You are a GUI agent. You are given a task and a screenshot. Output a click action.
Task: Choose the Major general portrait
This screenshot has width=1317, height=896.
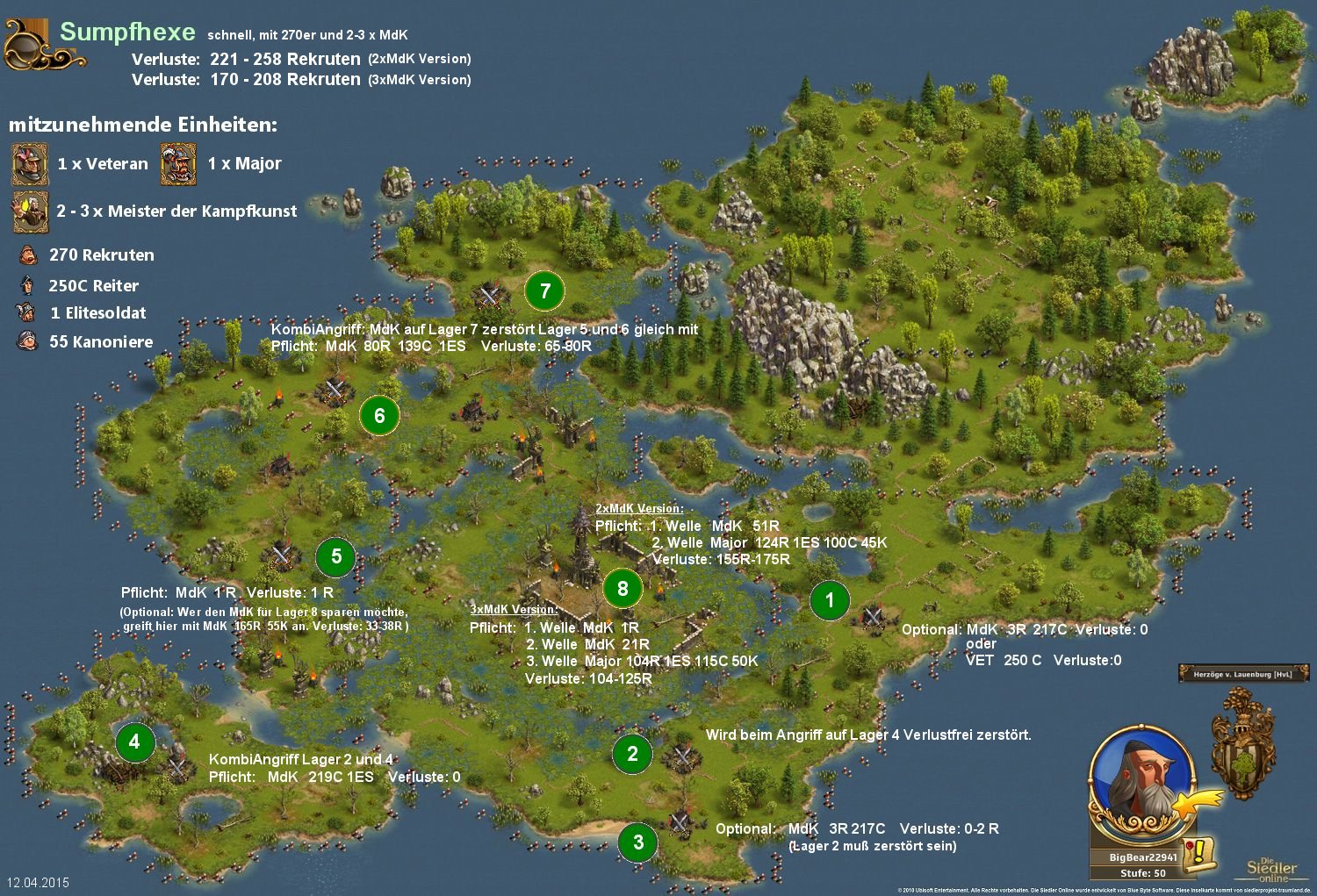point(178,164)
